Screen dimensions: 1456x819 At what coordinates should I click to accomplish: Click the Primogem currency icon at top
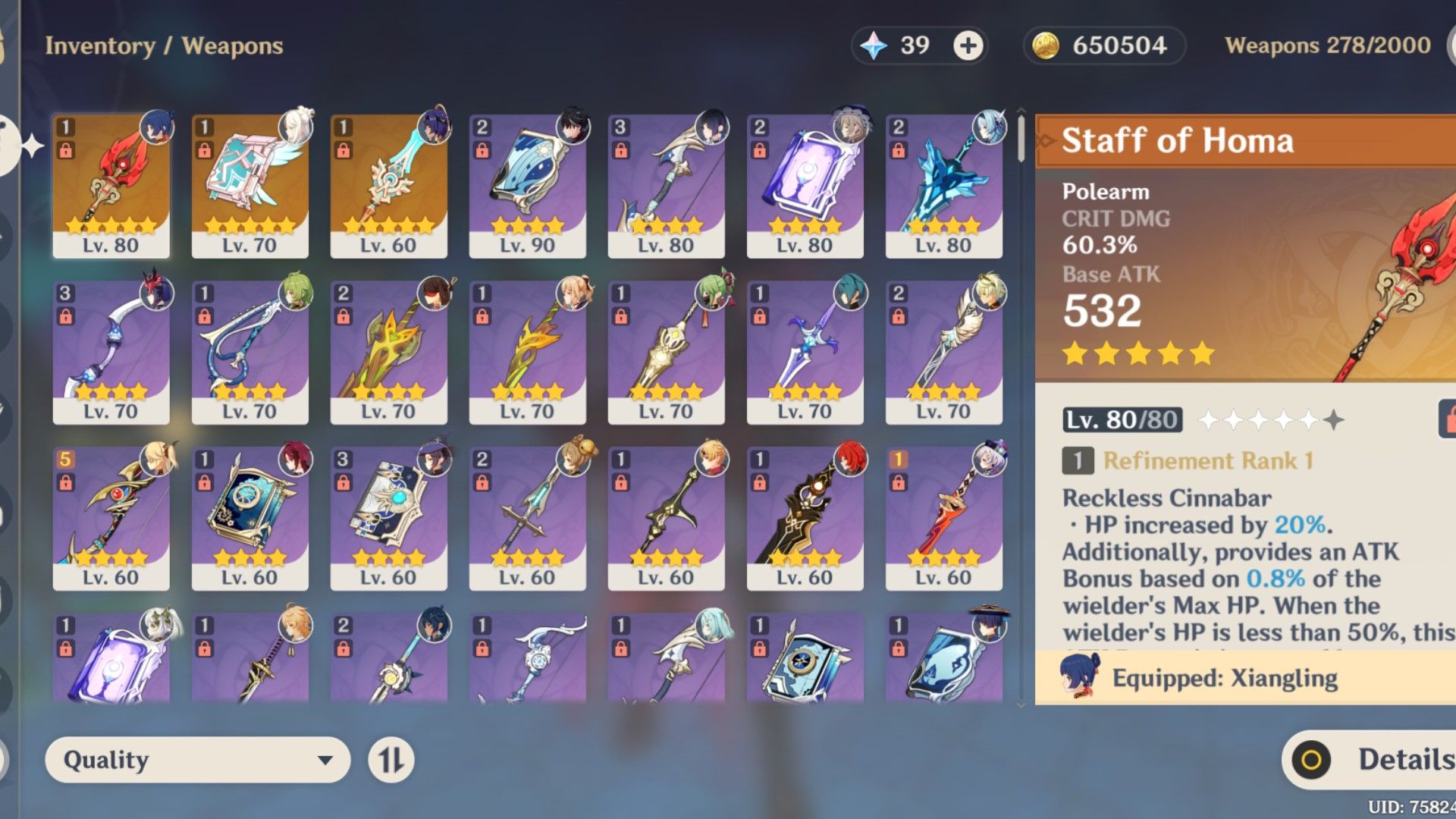(874, 45)
